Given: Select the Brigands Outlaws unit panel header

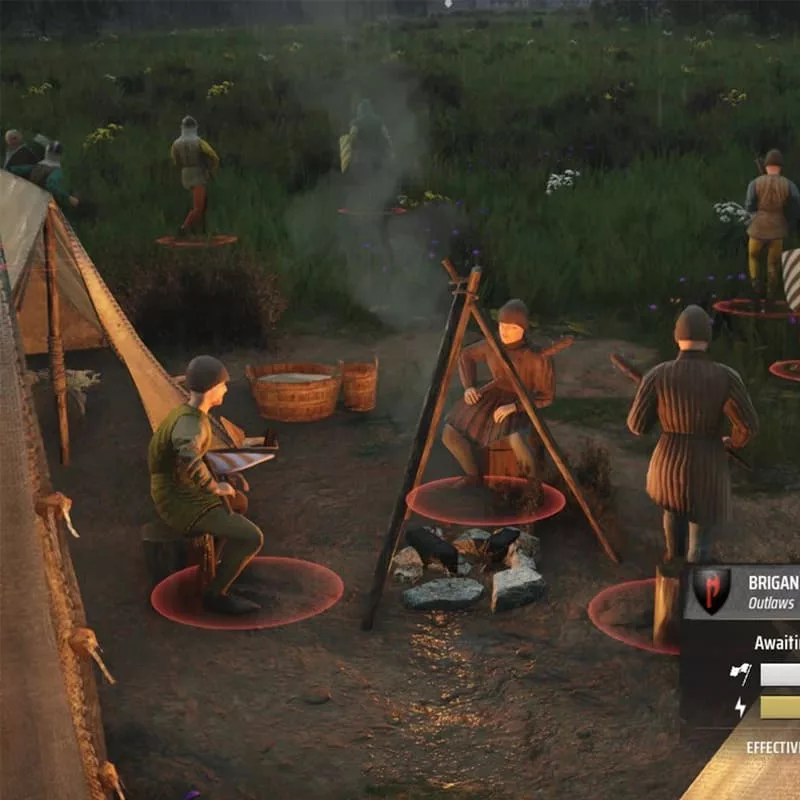Looking at the screenshot, I should [770, 592].
